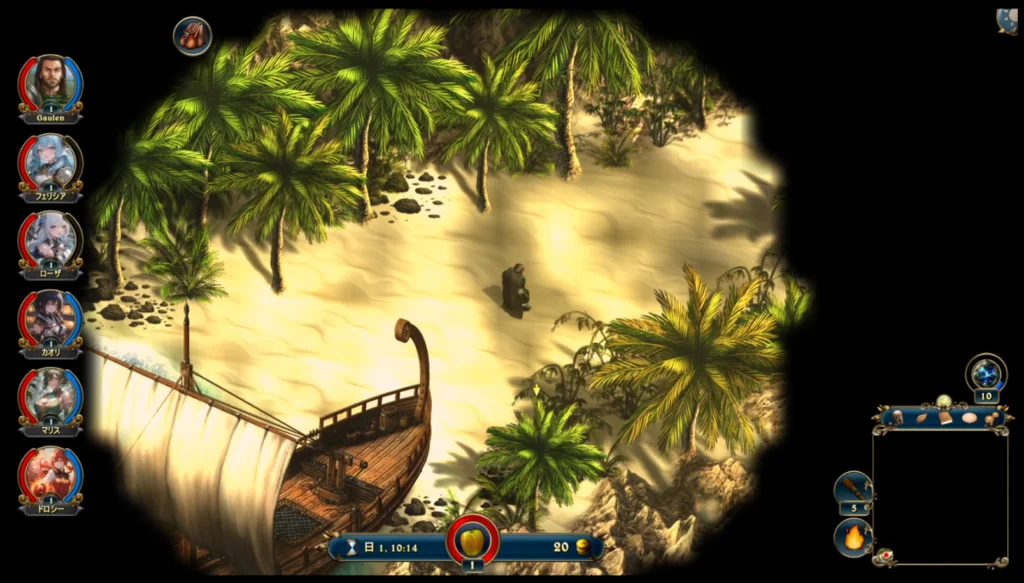Toggle the red gem at the minimap corner
Viewport: 1024px width, 583px height.
pos(885,553)
